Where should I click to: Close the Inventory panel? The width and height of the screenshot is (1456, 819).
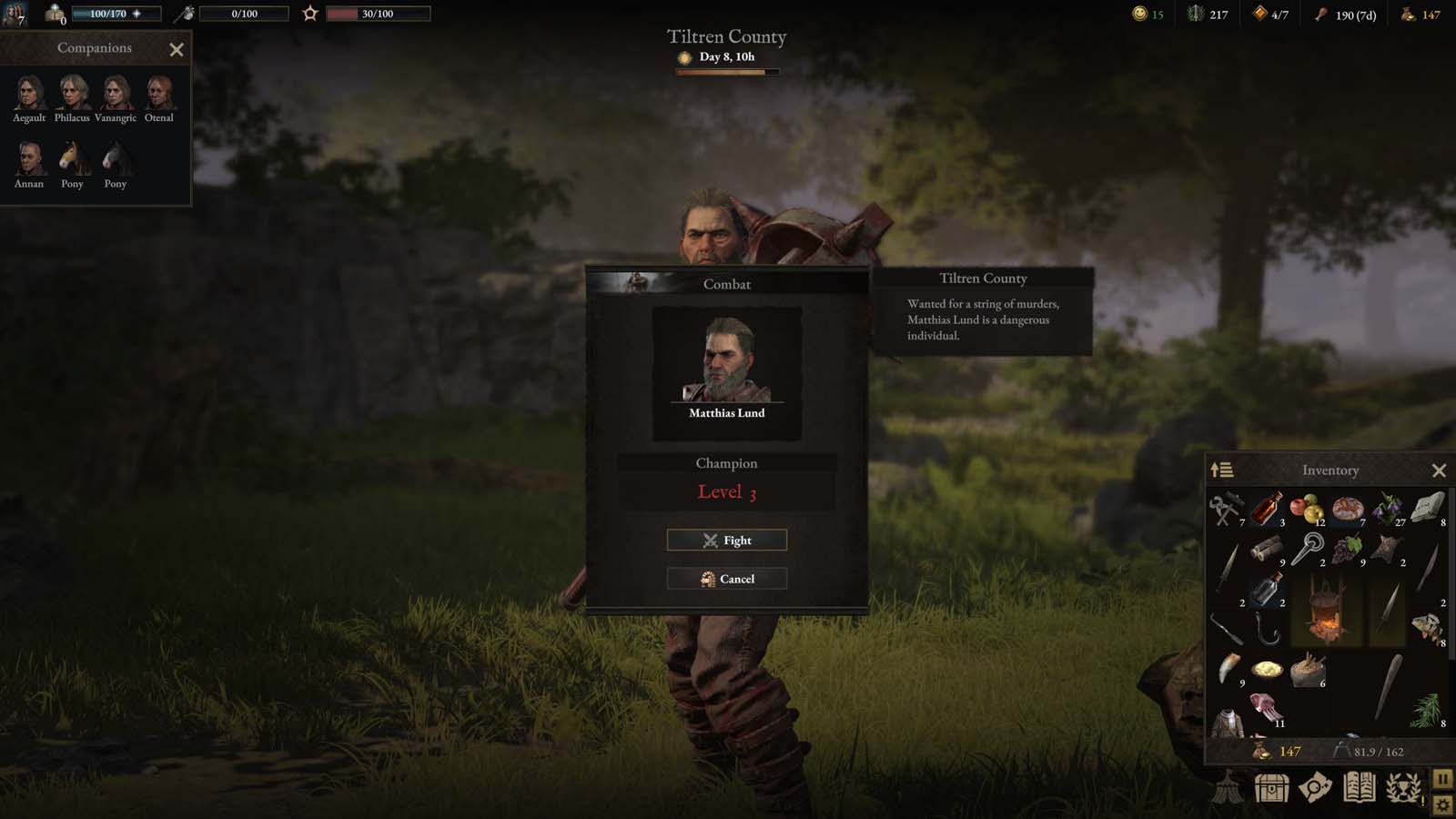tap(1439, 470)
